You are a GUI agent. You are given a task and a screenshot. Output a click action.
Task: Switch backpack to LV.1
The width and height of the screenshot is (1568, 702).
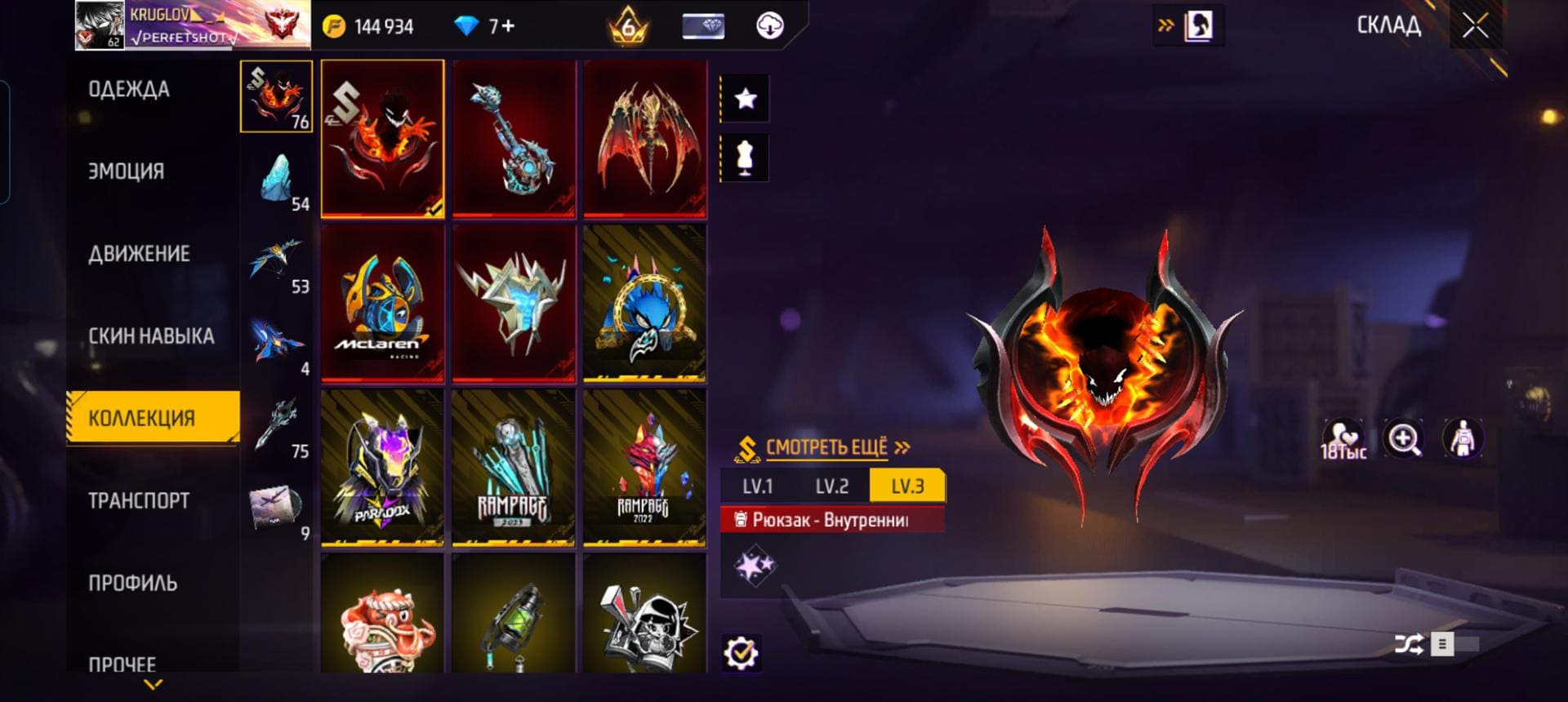tap(757, 487)
